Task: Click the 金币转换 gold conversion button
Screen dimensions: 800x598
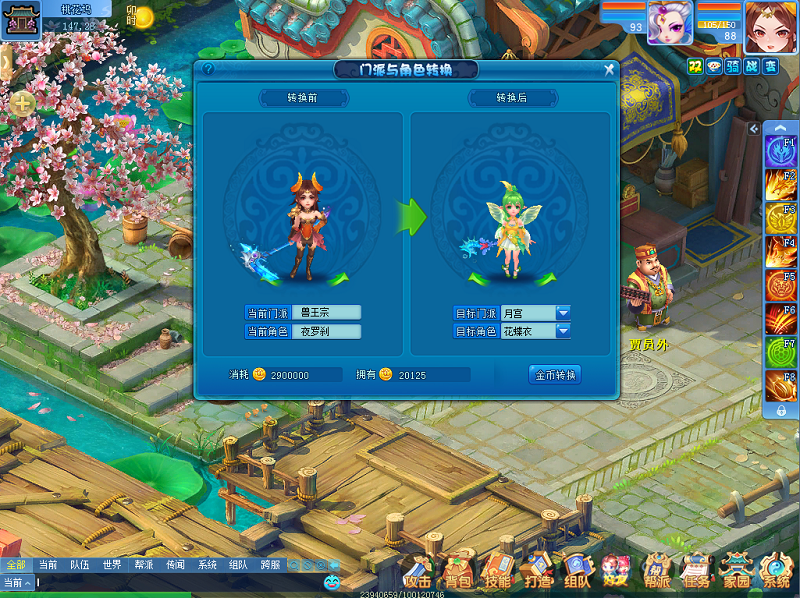Action: pyautogui.click(x=555, y=375)
